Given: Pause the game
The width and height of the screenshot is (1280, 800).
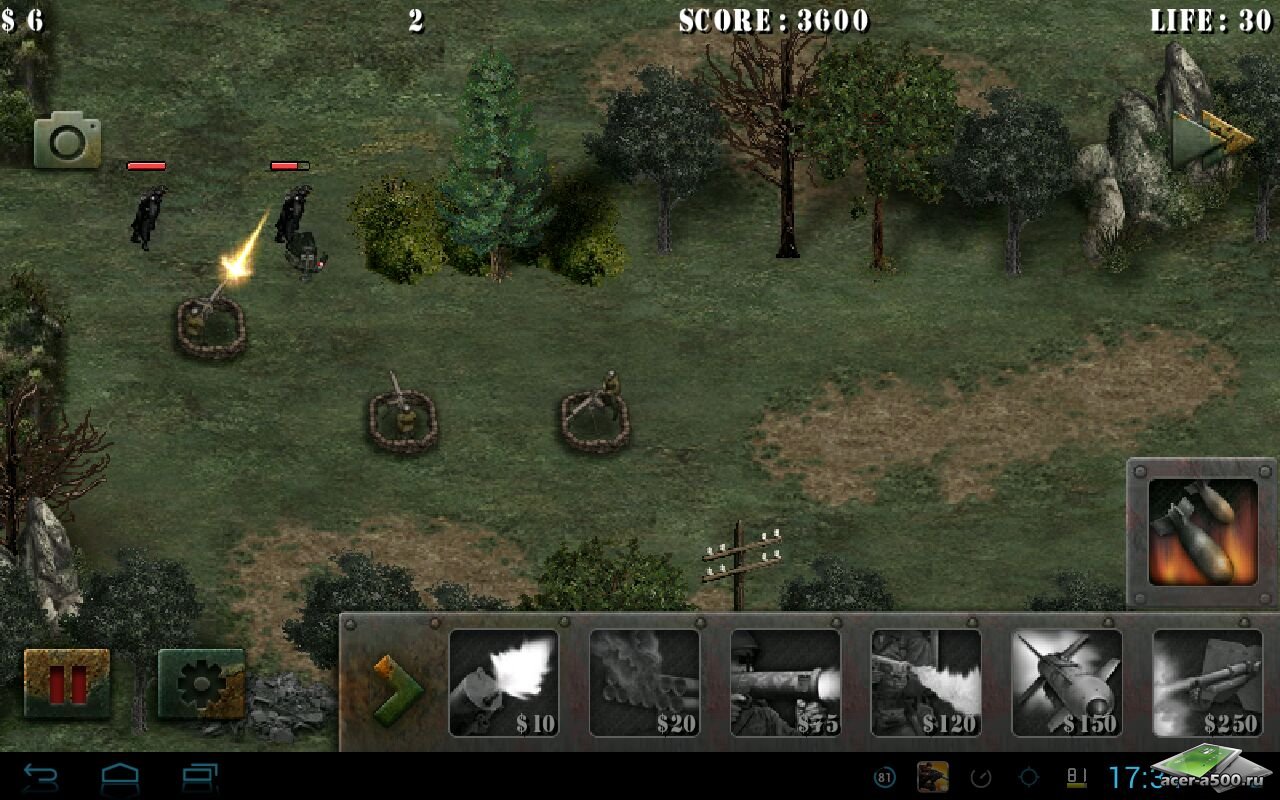Looking at the screenshot, I should click(x=67, y=683).
